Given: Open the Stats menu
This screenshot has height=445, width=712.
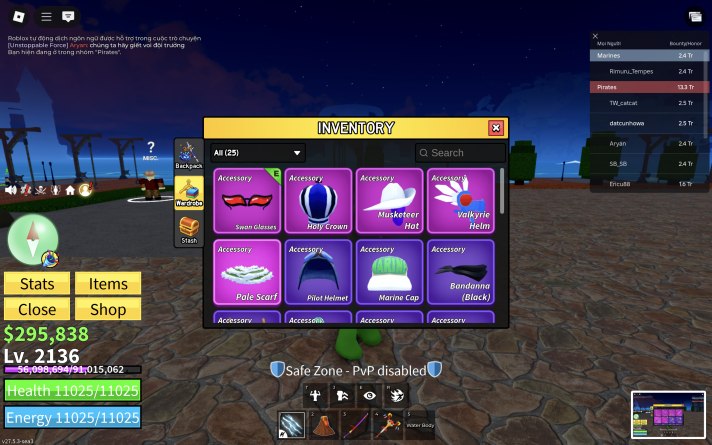Looking at the screenshot, I should coord(37,284).
